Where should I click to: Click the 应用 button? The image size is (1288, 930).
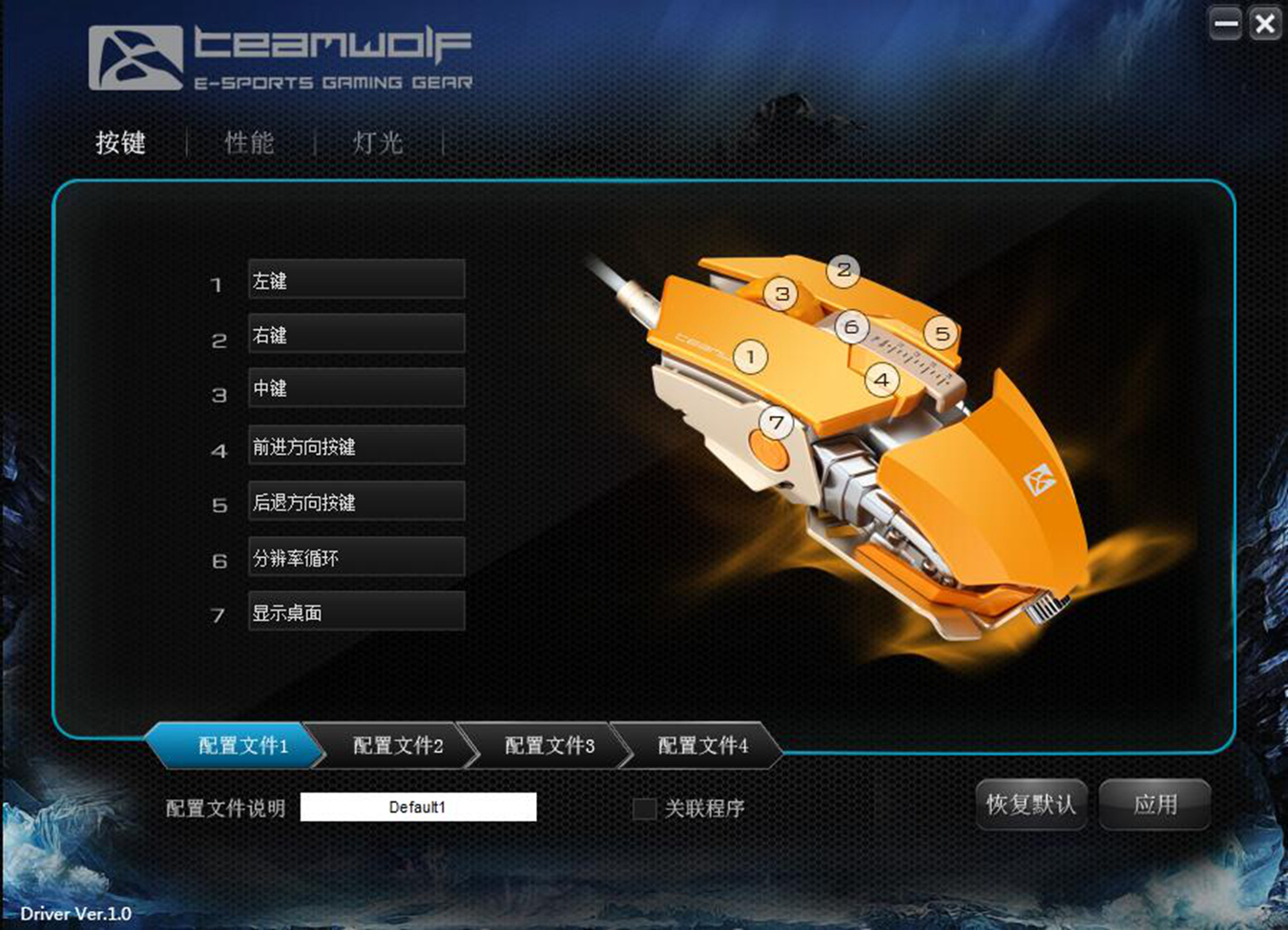1154,804
